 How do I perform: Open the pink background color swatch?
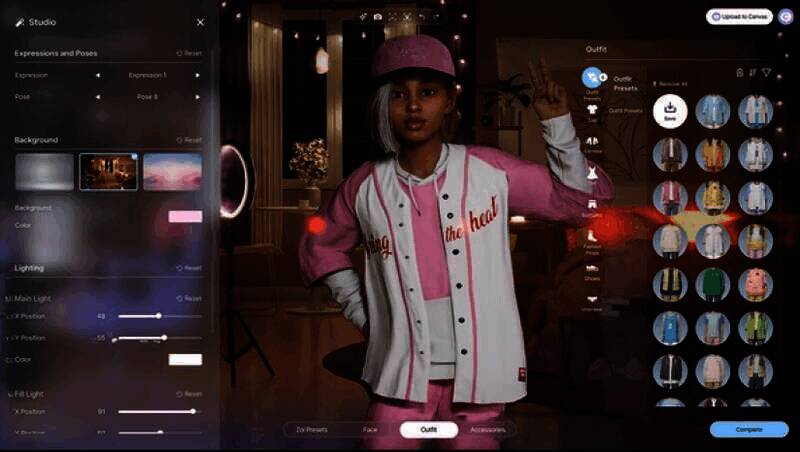(185, 216)
